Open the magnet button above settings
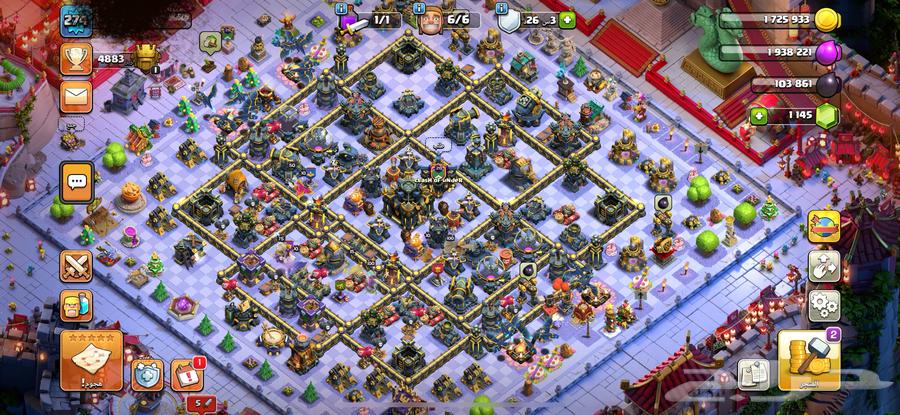Image resolution: width=900 pixels, height=415 pixels. pyautogui.click(x=824, y=266)
